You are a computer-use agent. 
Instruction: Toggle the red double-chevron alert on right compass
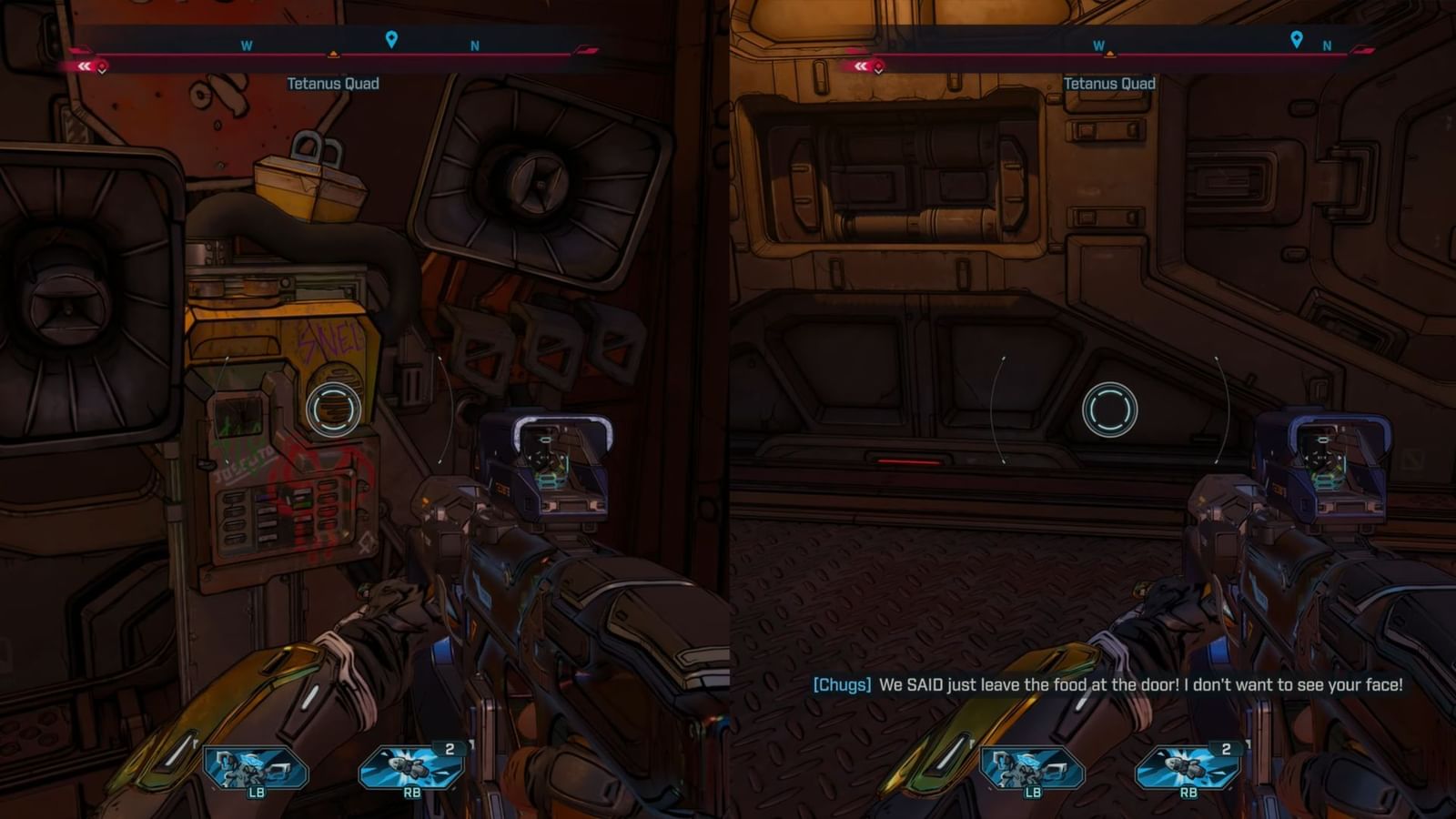(860, 66)
